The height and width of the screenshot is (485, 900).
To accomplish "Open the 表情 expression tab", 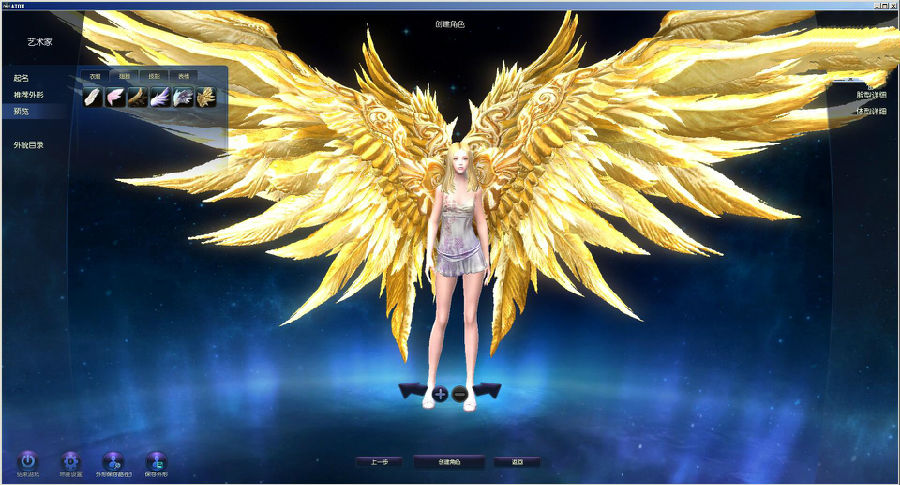I will tap(183, 76).
